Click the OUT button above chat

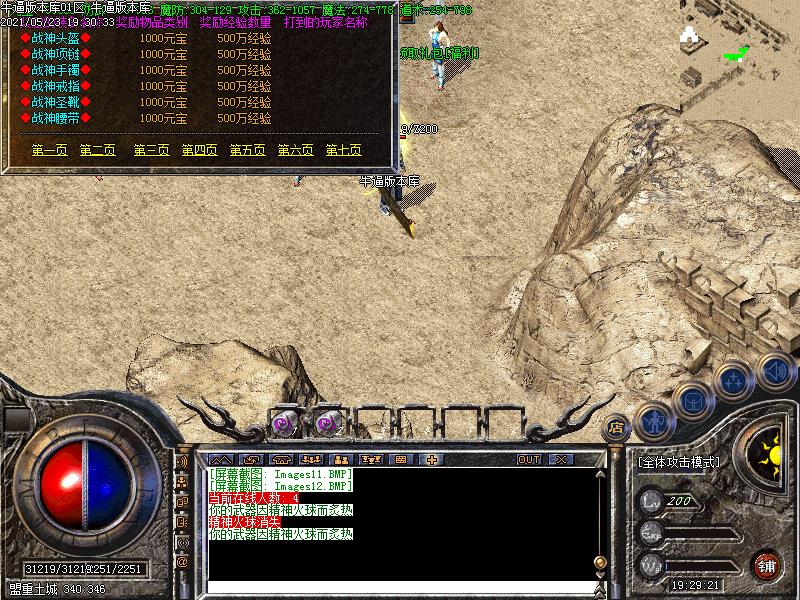(x=528, y=459)
